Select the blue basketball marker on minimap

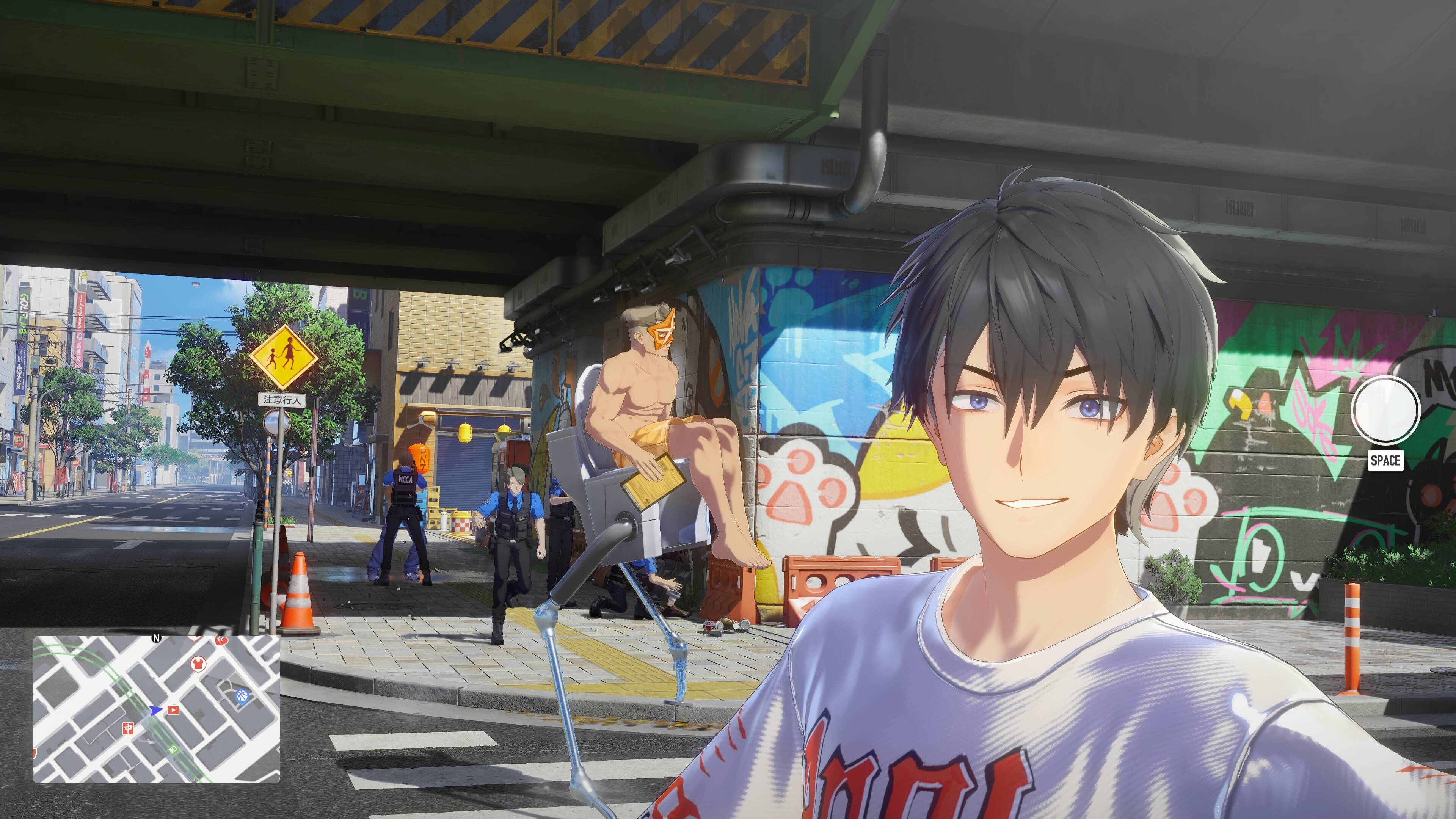click(x=242, y=696)
